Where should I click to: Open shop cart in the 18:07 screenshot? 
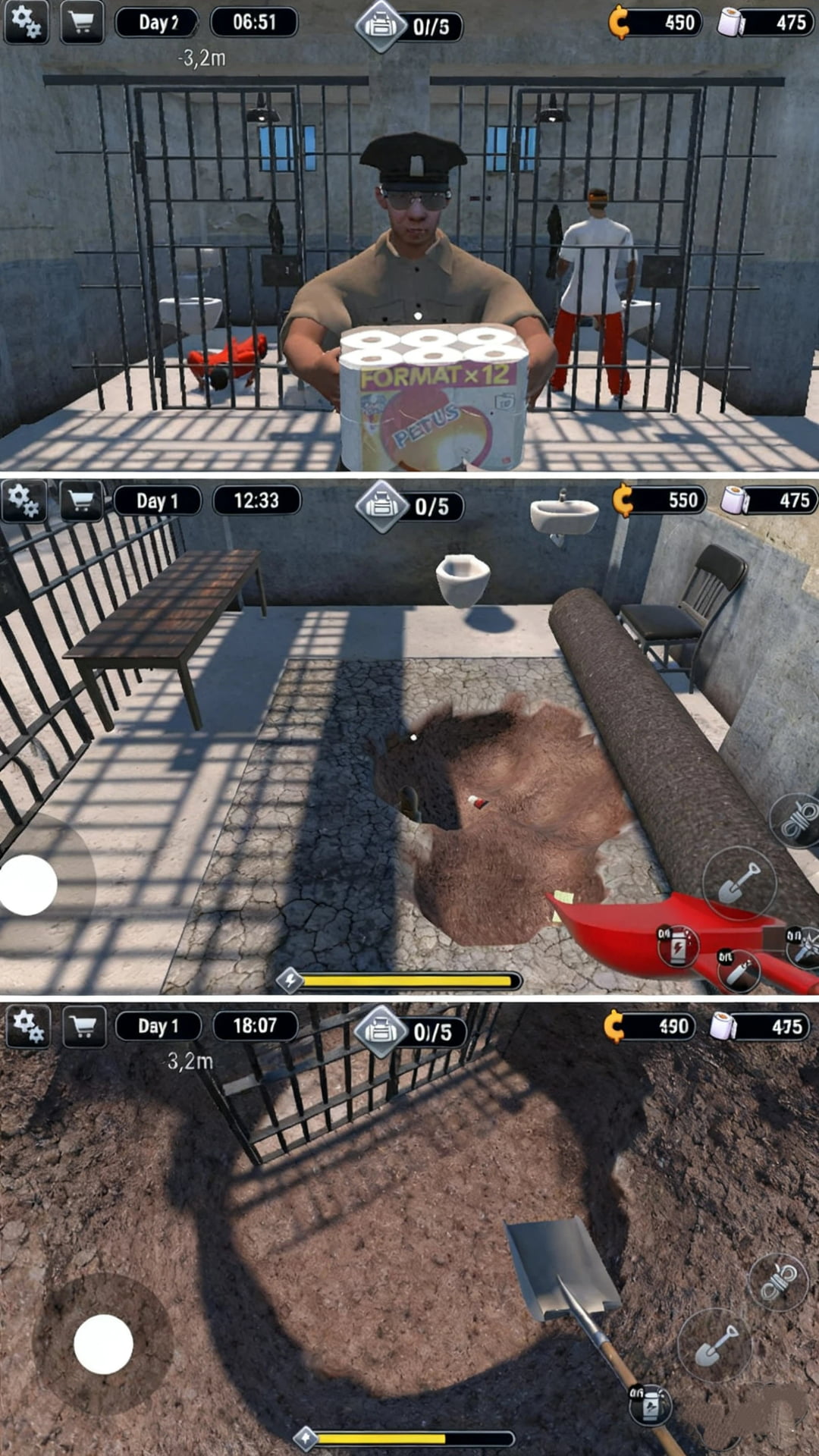tap(83, 1027)
